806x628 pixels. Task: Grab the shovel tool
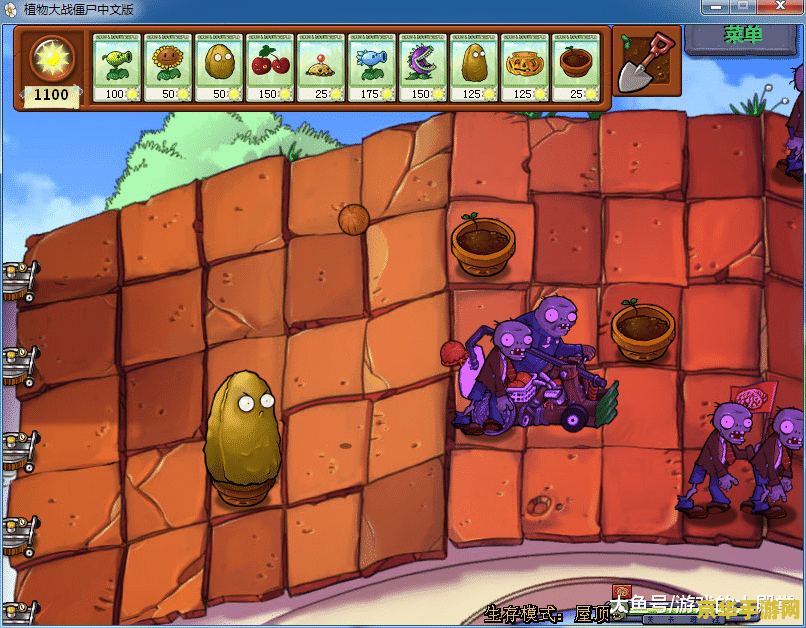643,60
